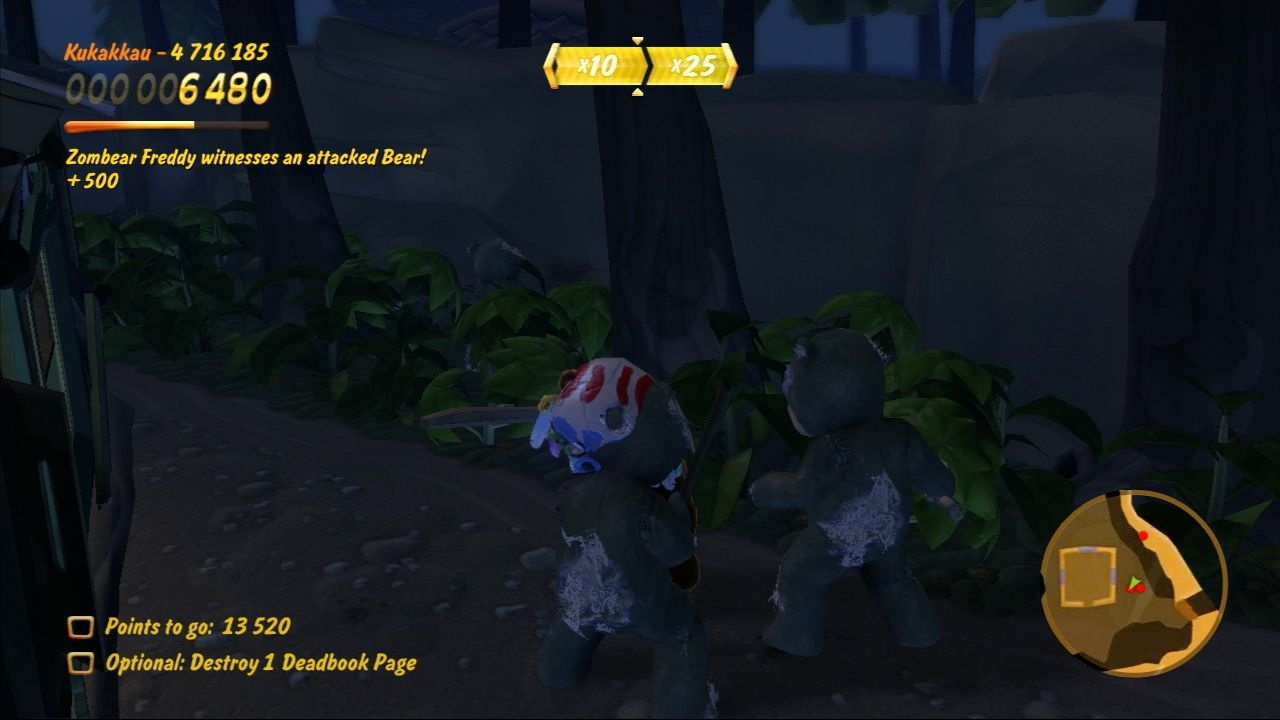Click the red marker beside the player arrow
The image size is (1280, 720).
[1140, 589]
